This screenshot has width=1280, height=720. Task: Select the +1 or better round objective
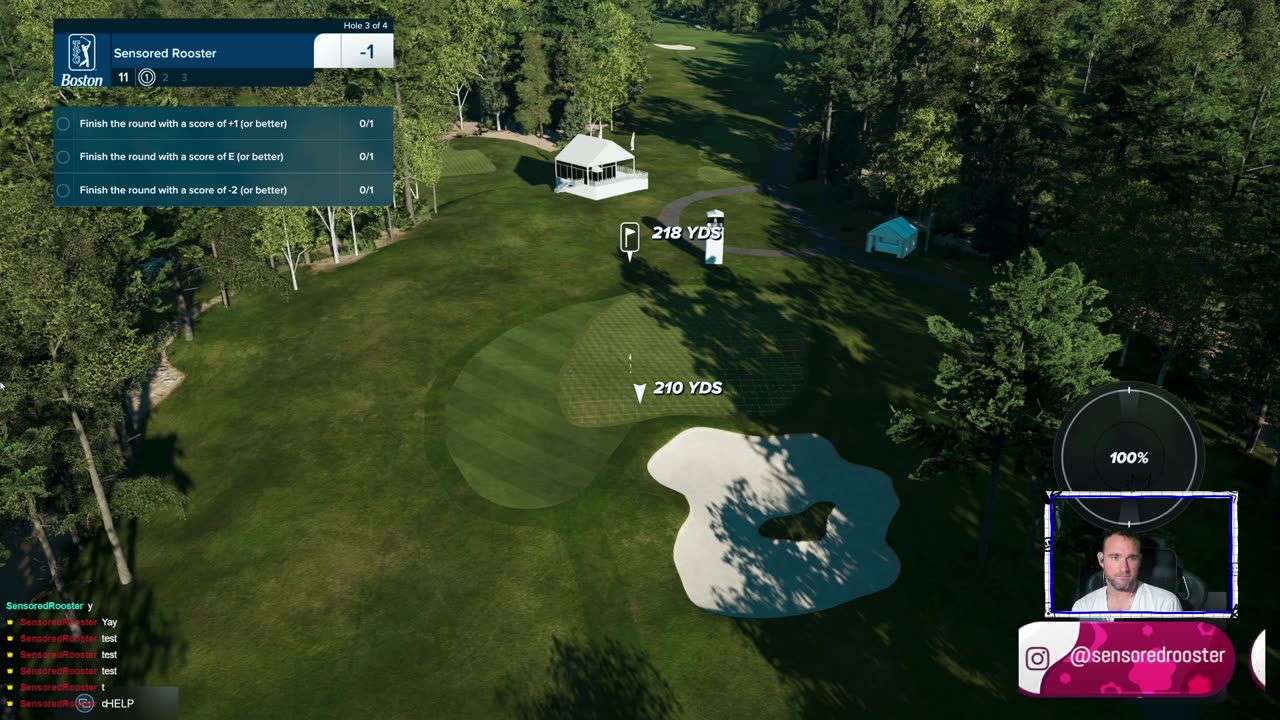tap(222, 124)
